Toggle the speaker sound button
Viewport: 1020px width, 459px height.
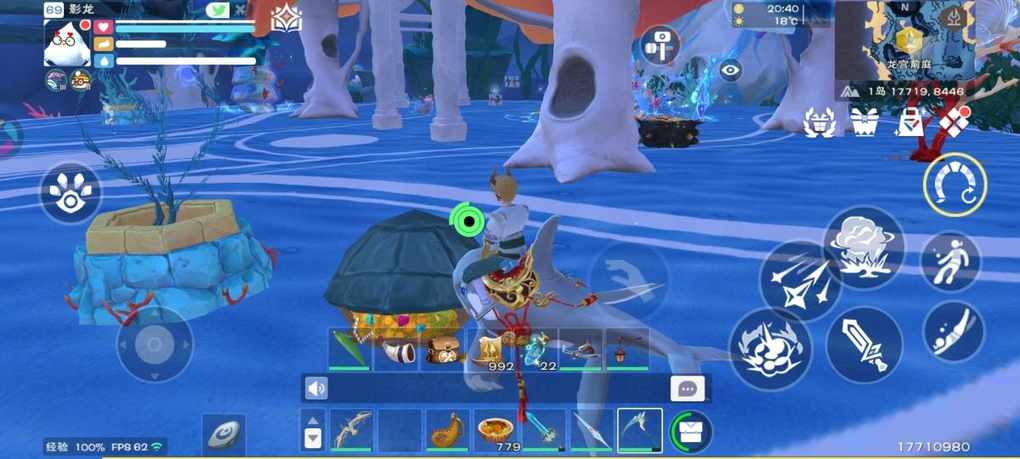tap(318, 388)
